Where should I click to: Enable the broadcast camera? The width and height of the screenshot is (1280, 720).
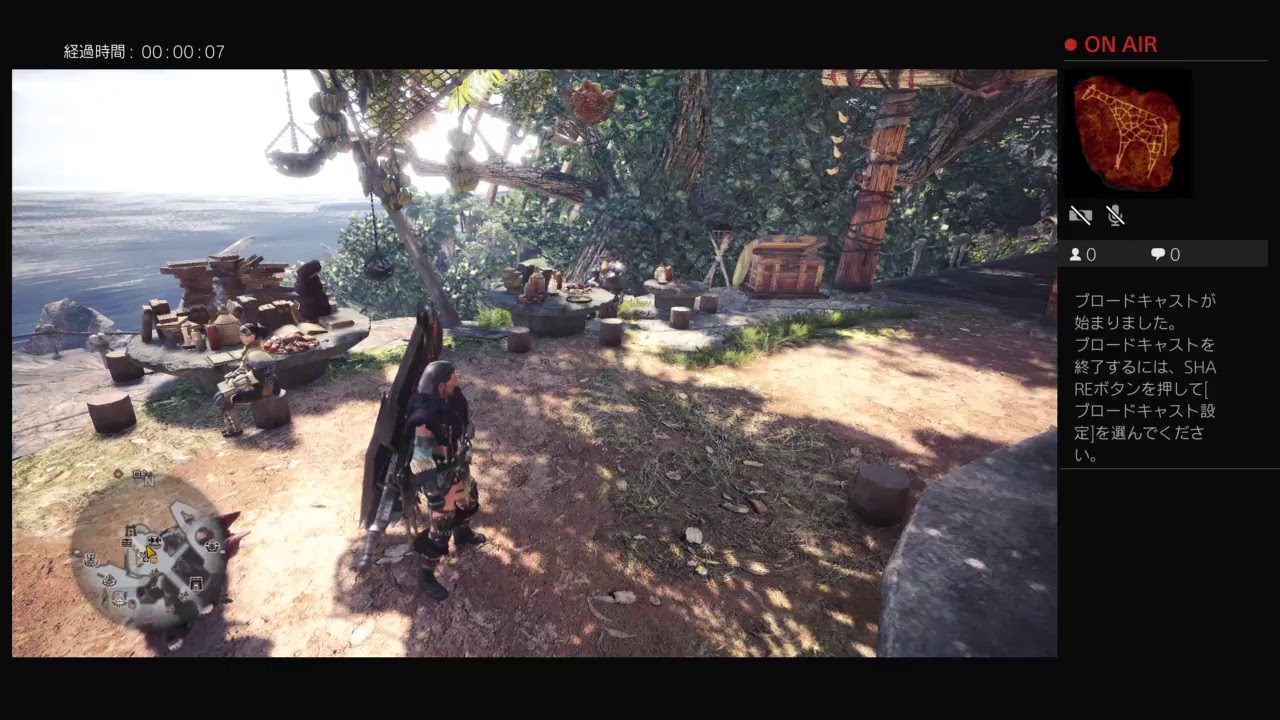point(1080,215)
